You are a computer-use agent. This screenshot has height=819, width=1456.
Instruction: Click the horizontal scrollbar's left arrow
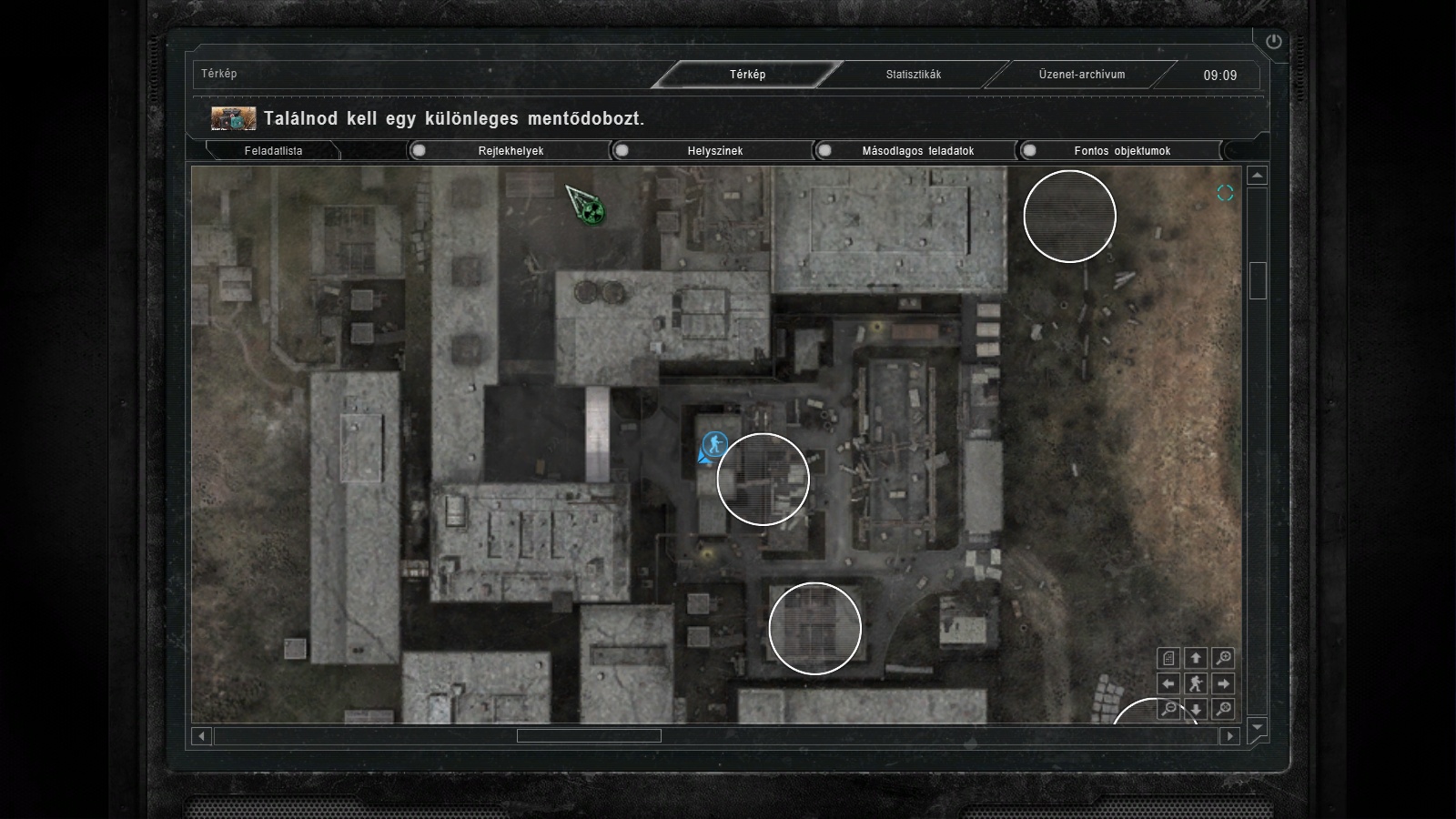pyautogui.click(x=202, y=735)
